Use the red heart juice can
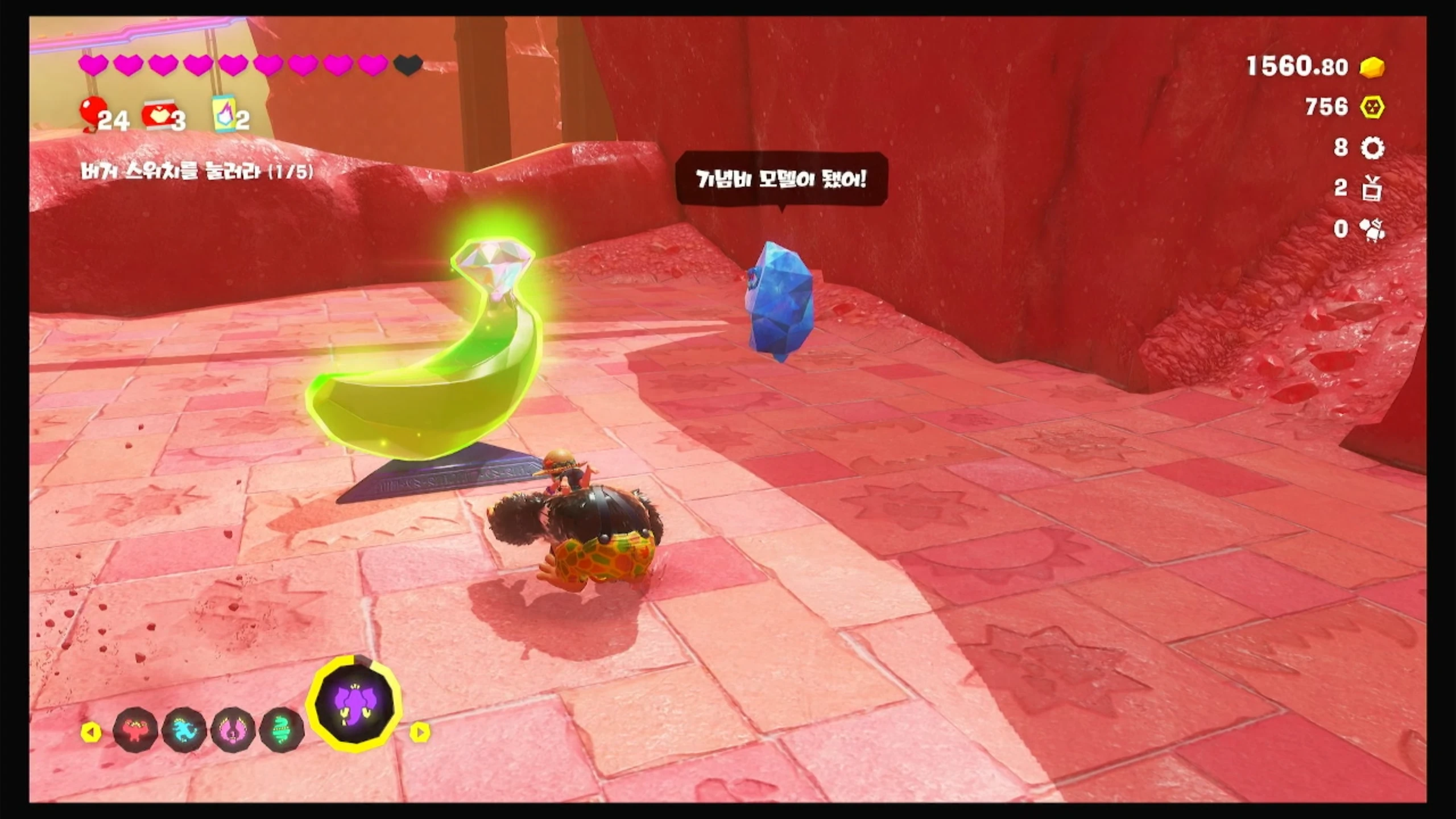Viewport: 1456px width, 819px height. click(x=160, y=114)
